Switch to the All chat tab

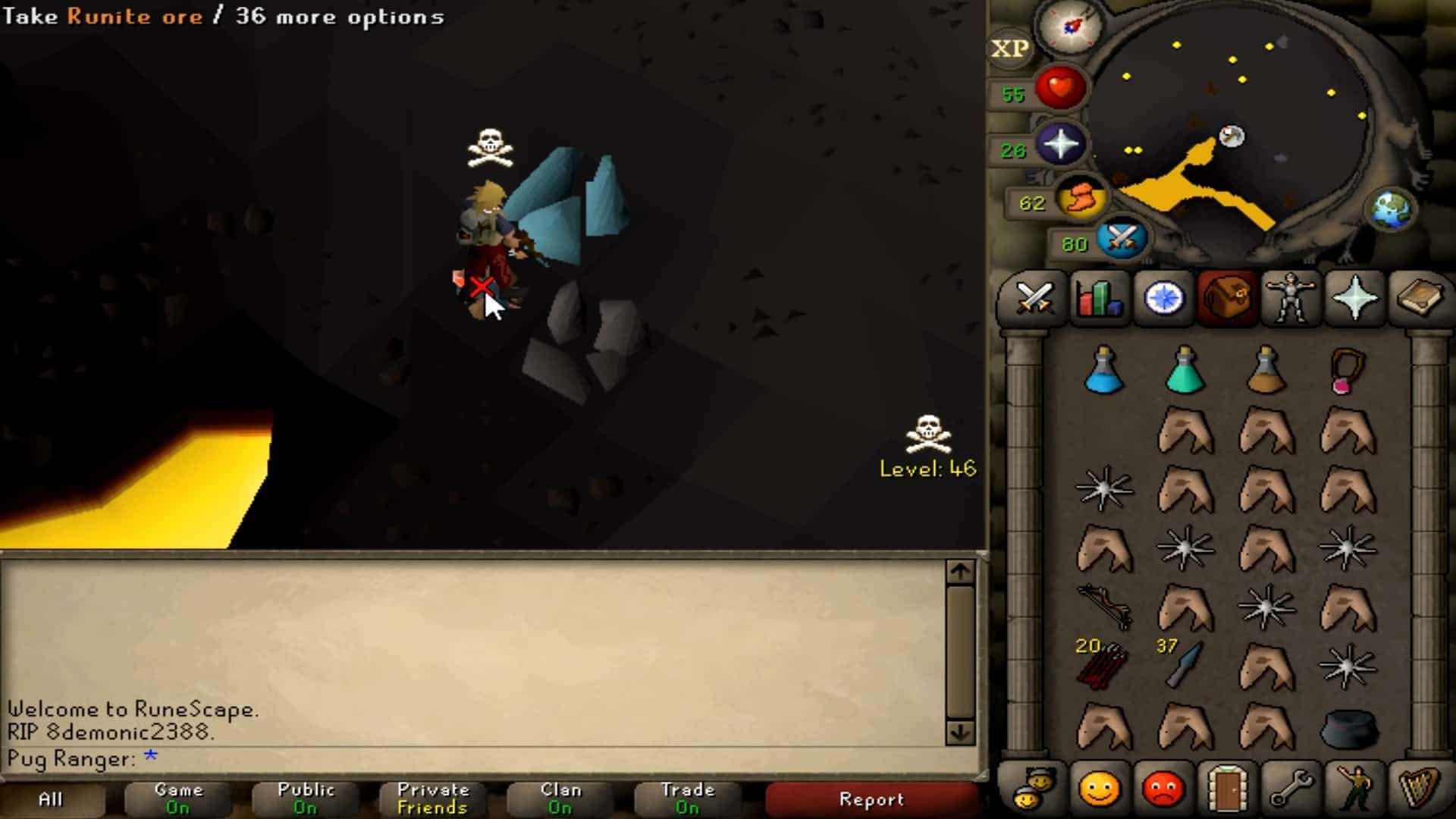tap(51, 799)
